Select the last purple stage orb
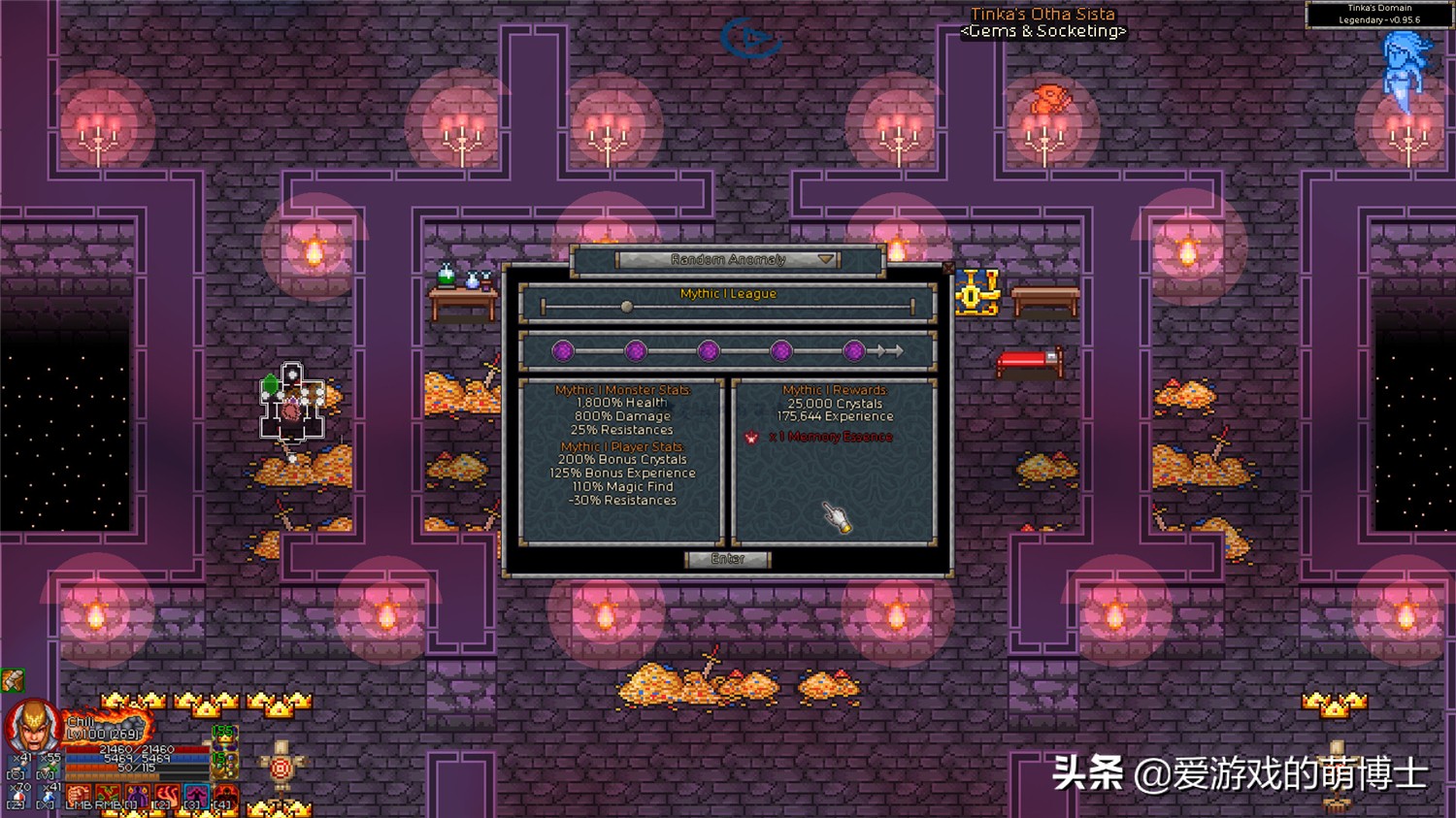Viewport: 1456px width, 818px height. 854,351
